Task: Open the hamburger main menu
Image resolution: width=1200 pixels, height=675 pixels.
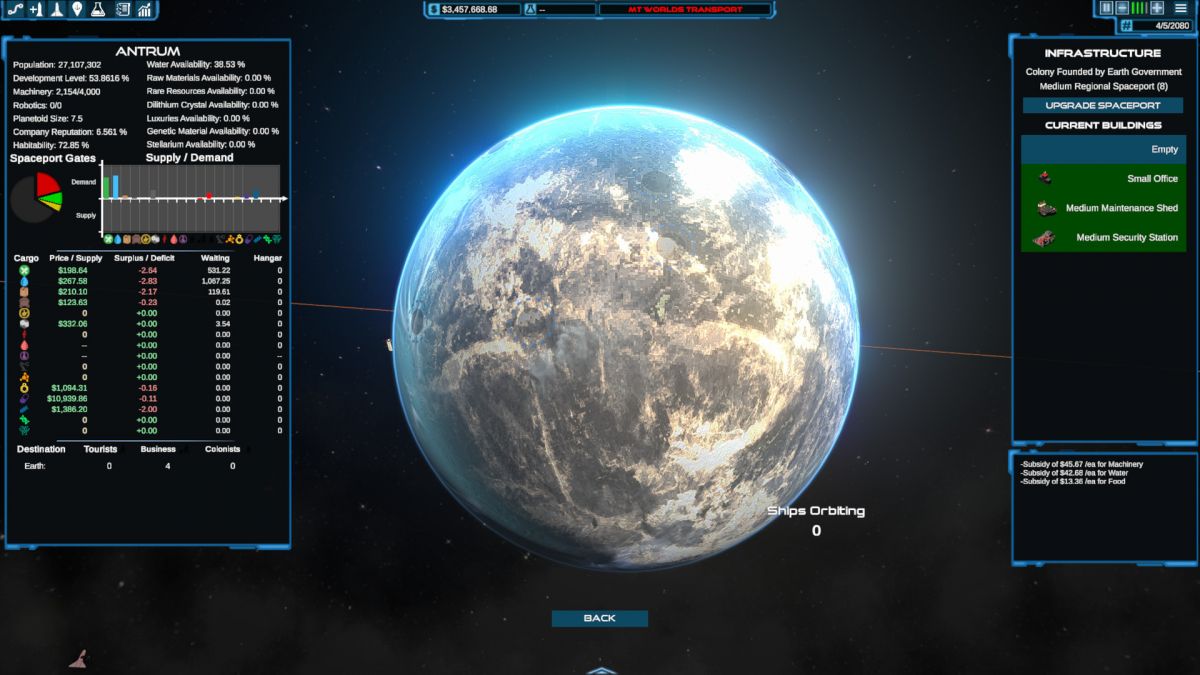Action: (1181, 8)
